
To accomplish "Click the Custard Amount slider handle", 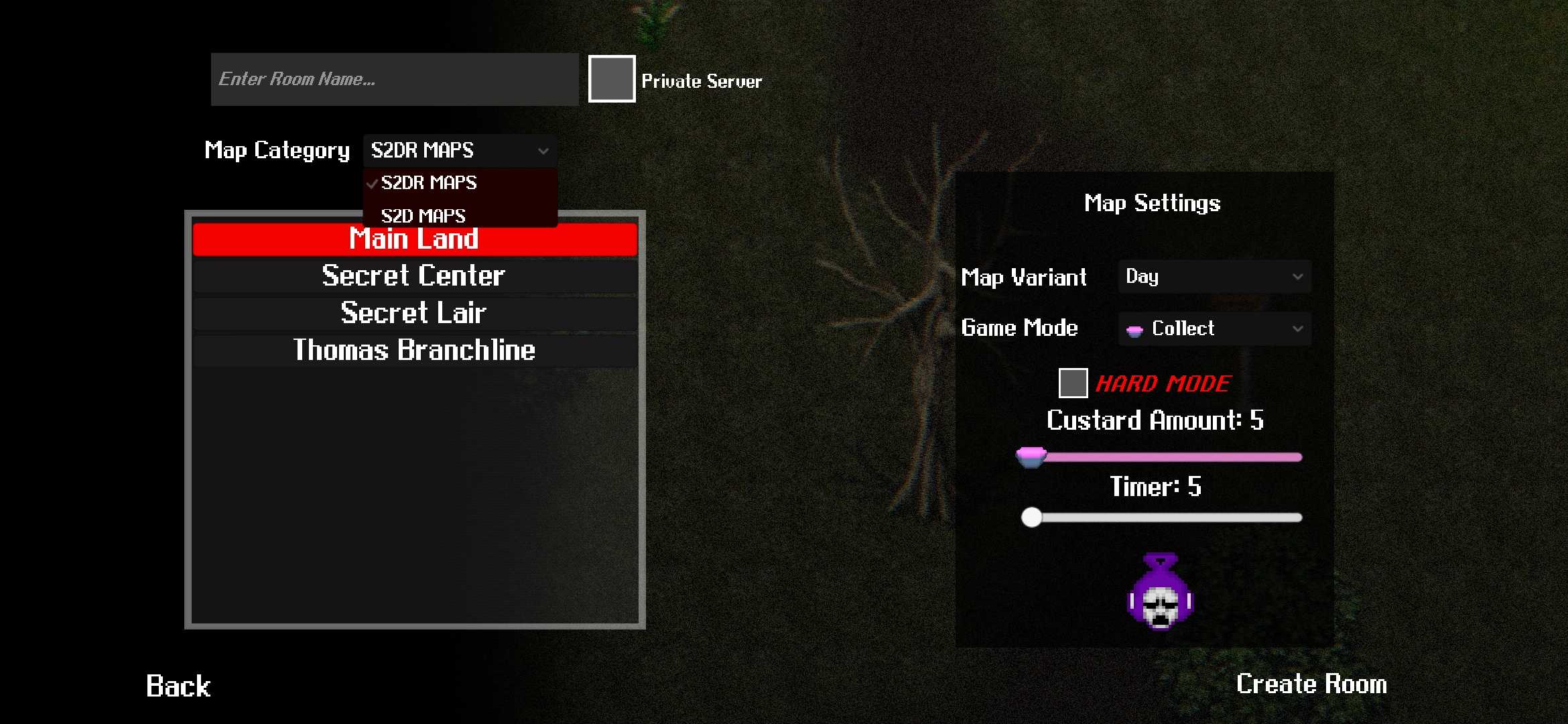I will tap(1031, 457).
